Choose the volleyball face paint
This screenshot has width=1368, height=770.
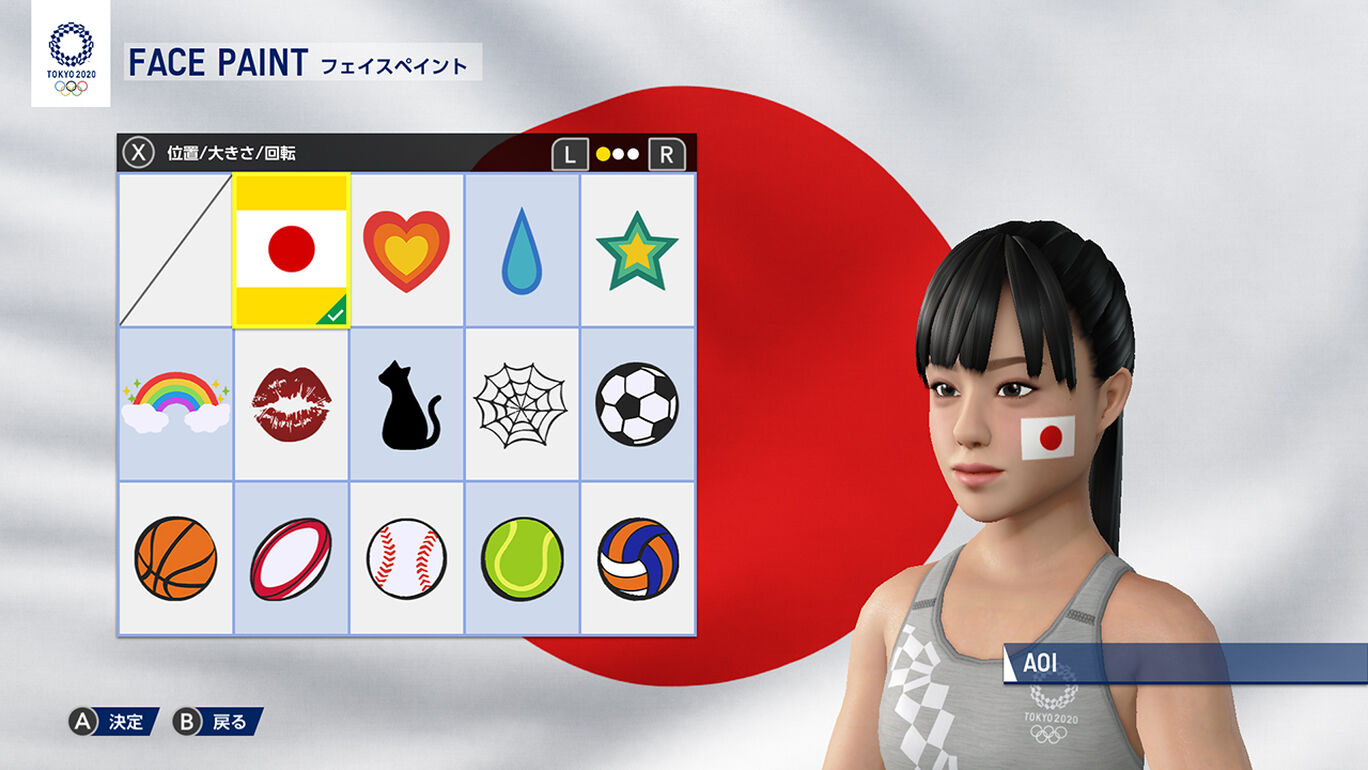(x=637, y=558)
